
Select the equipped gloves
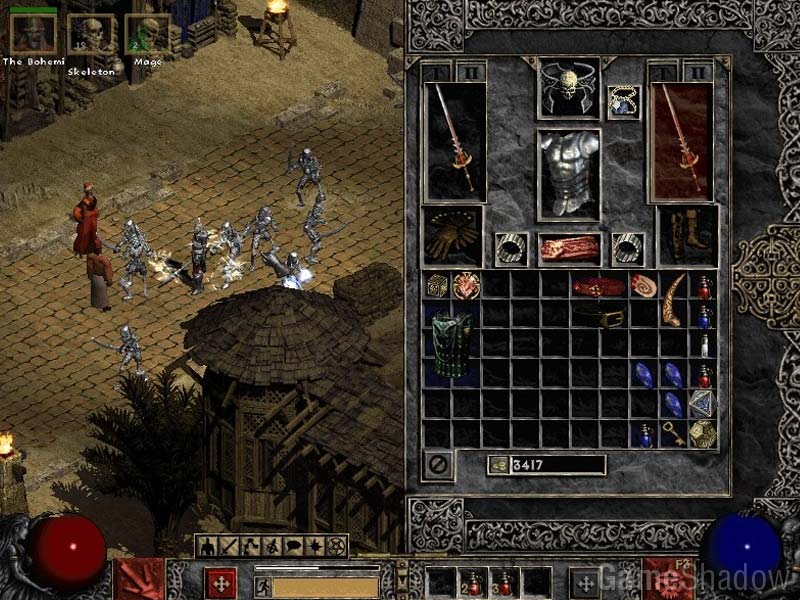453,236
